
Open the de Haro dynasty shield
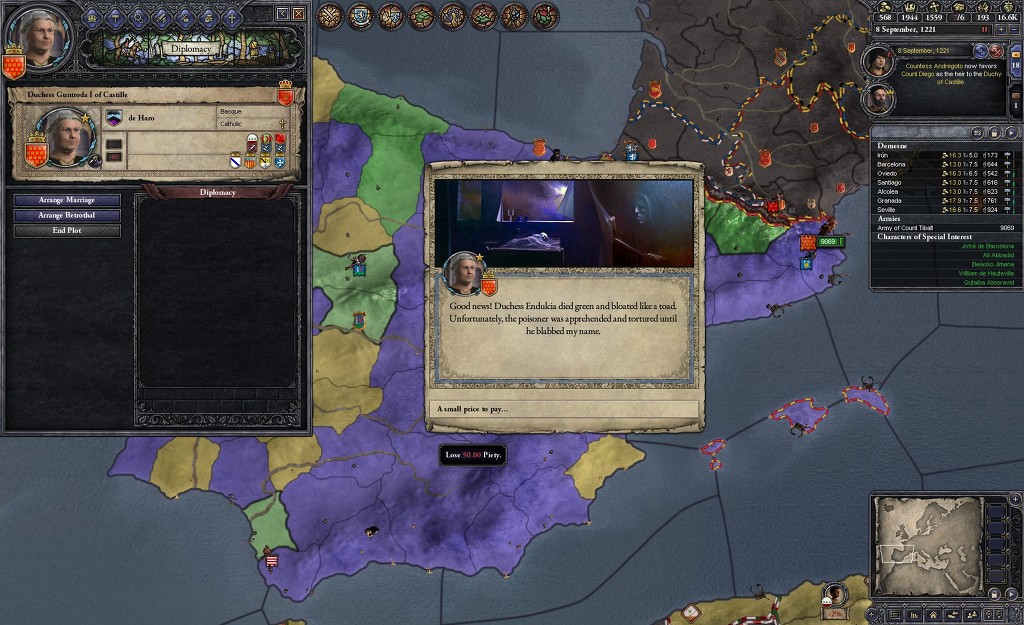coord(113,118)
